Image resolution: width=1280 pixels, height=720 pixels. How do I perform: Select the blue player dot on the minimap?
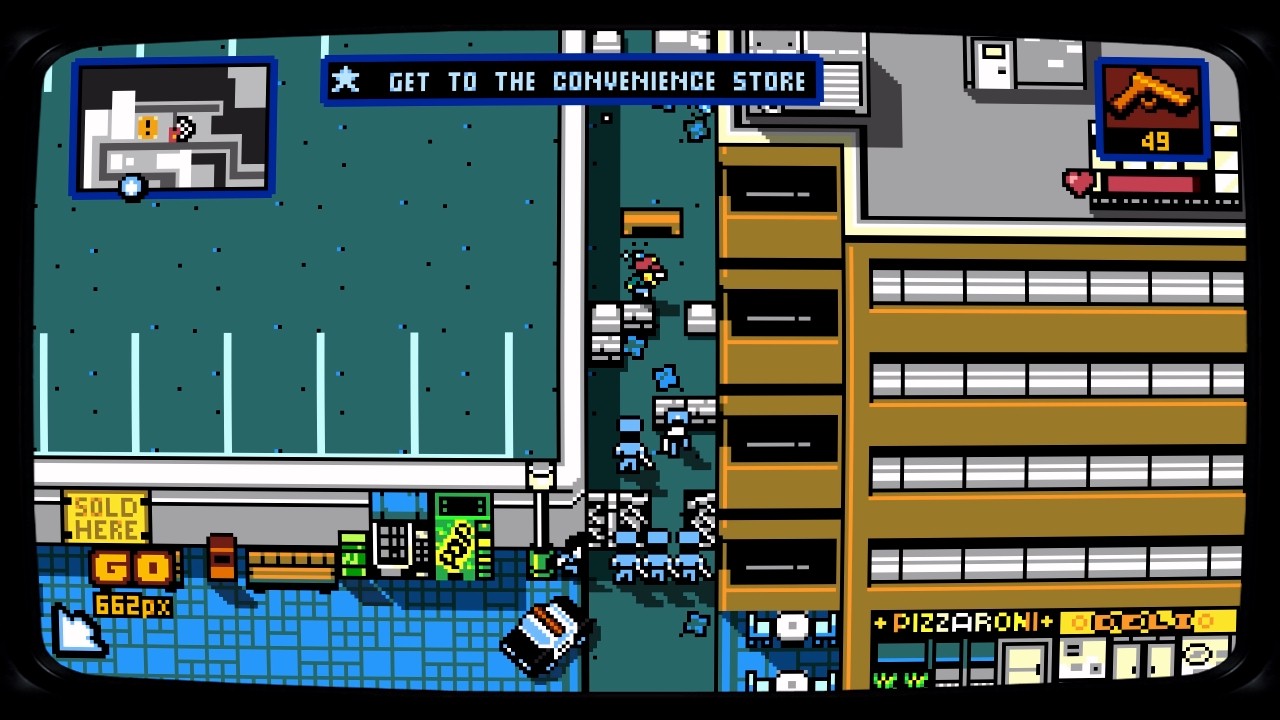click(x=130, y=186)
